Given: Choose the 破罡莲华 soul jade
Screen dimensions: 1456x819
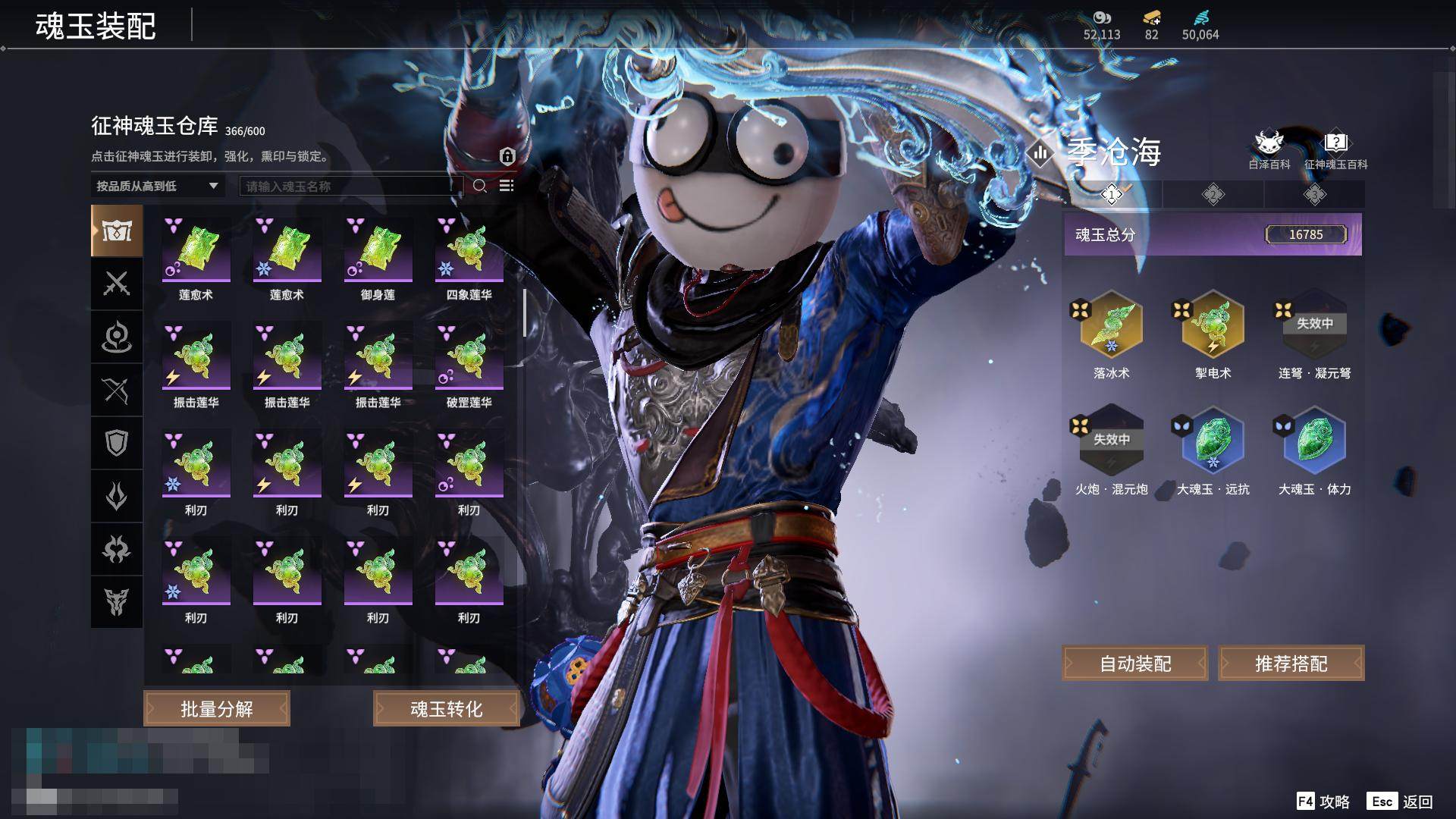Looking at the screenshot, I should click(x=469, y=359).
